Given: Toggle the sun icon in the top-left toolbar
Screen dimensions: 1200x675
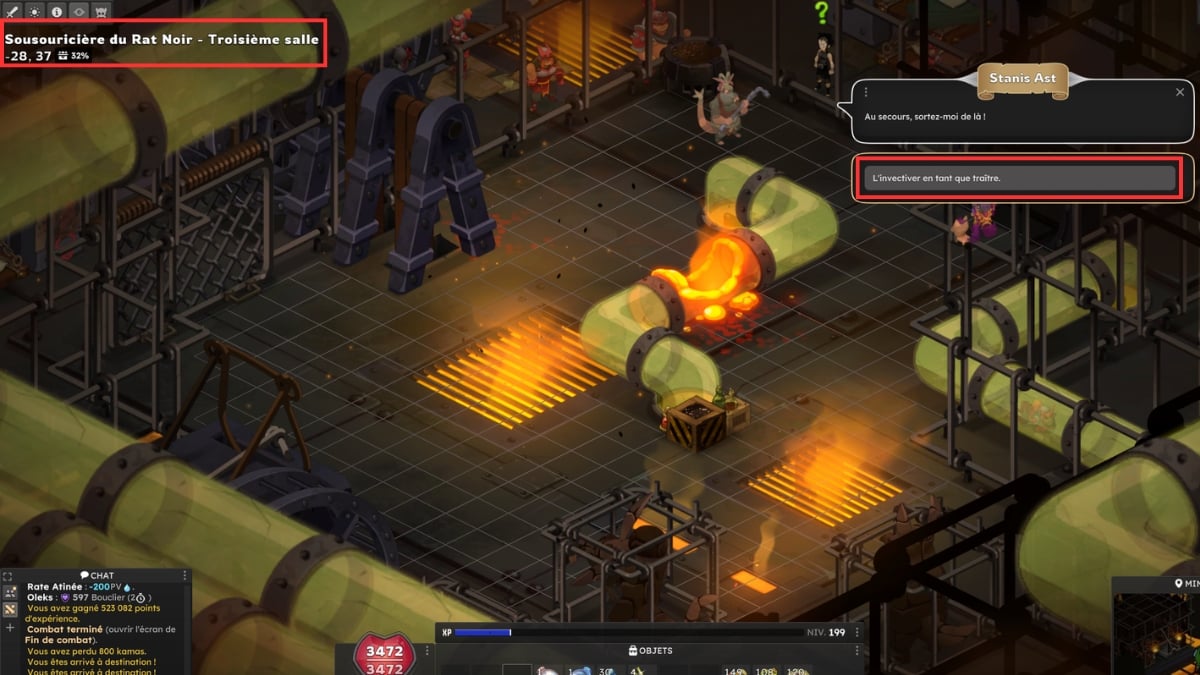Looking at the screenshot, I should tap(33, 12).
